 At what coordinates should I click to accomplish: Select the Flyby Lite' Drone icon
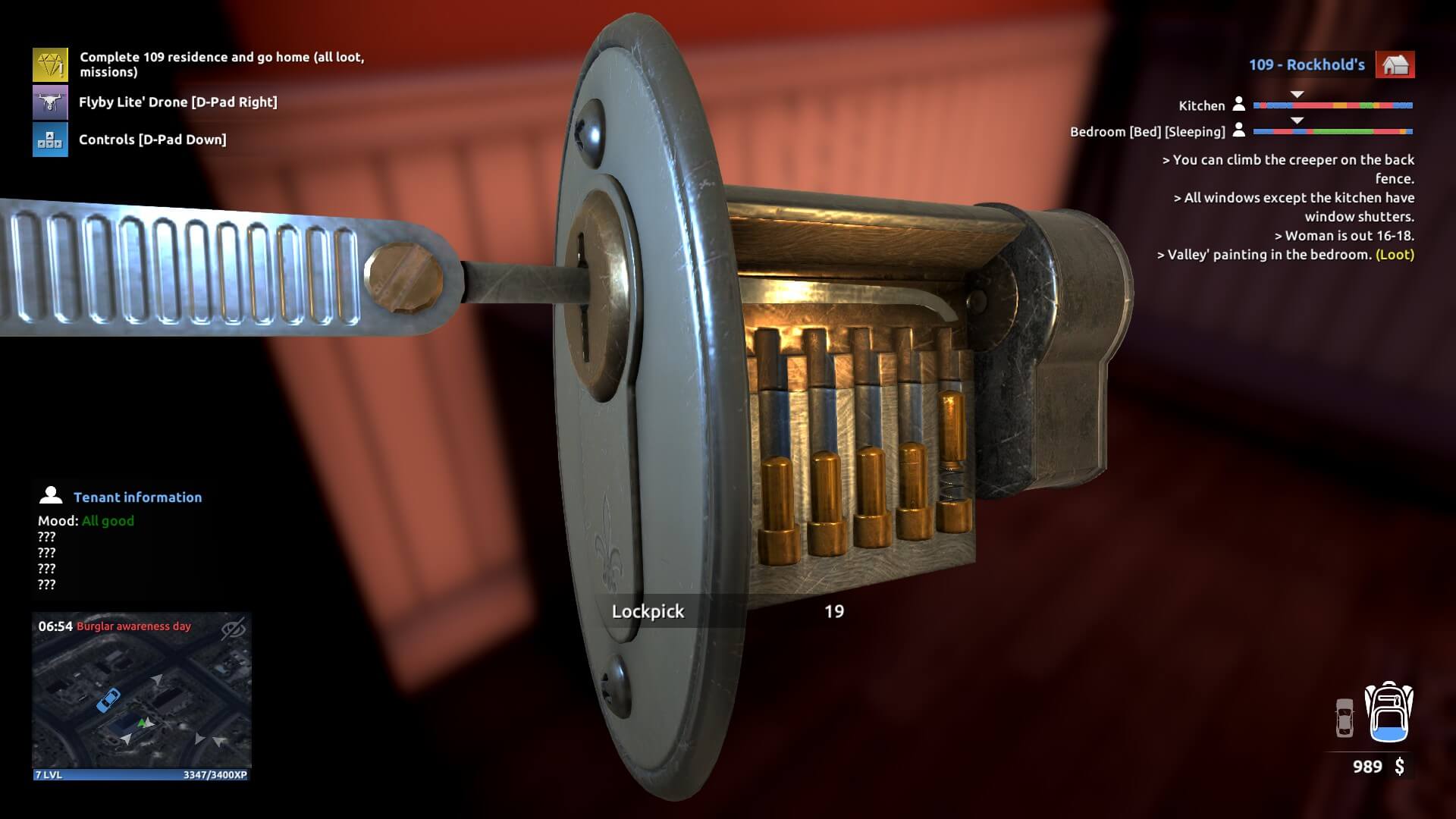(50, 102)
